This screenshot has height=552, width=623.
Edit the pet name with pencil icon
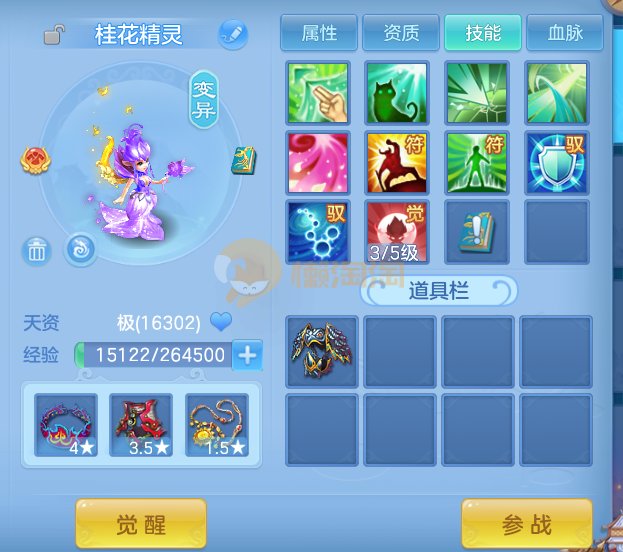[x=232, y=35]
